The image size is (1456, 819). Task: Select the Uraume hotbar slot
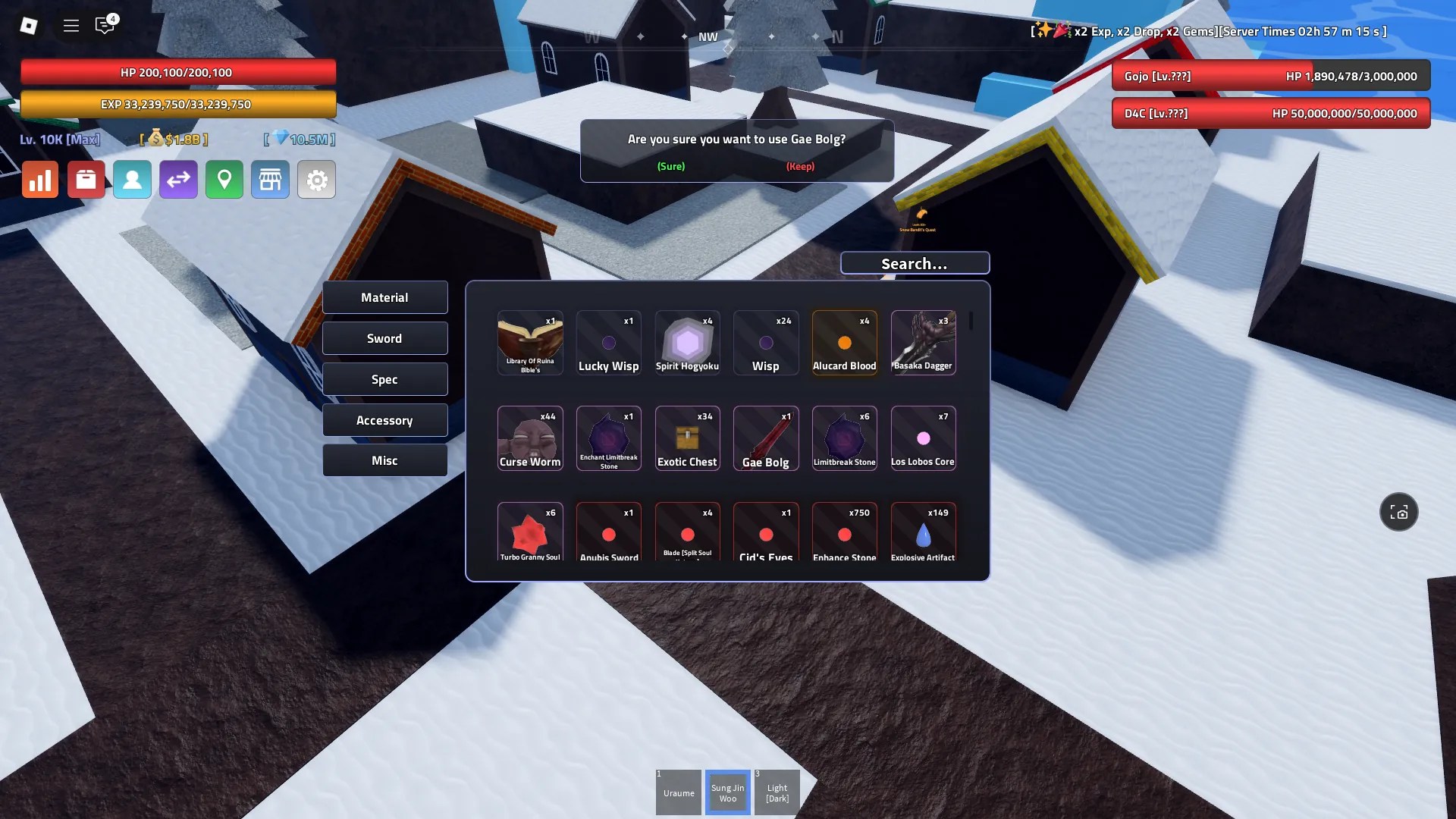pyautogui.click(x=678, y=792)
